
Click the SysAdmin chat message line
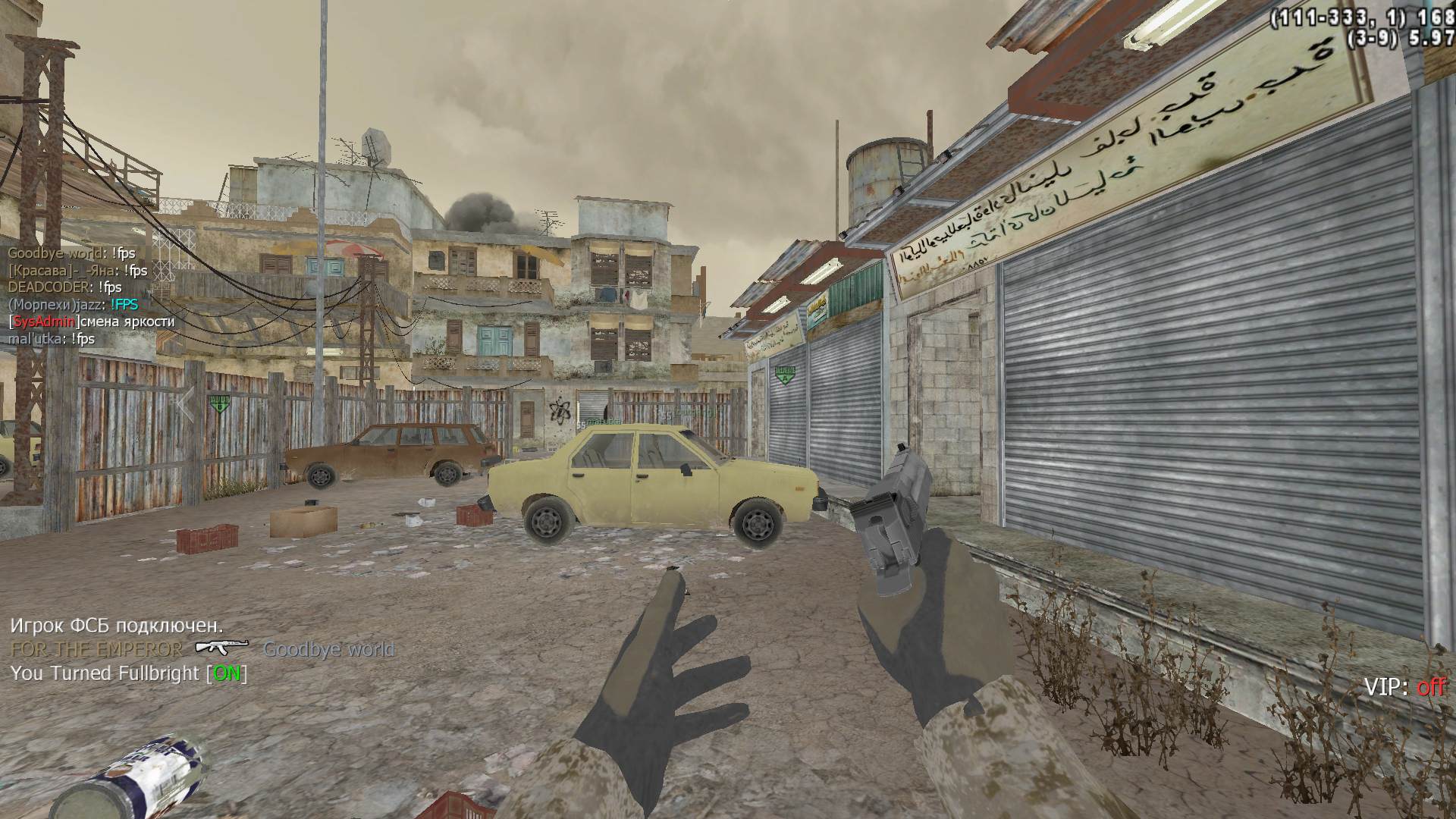coord(92,322)
